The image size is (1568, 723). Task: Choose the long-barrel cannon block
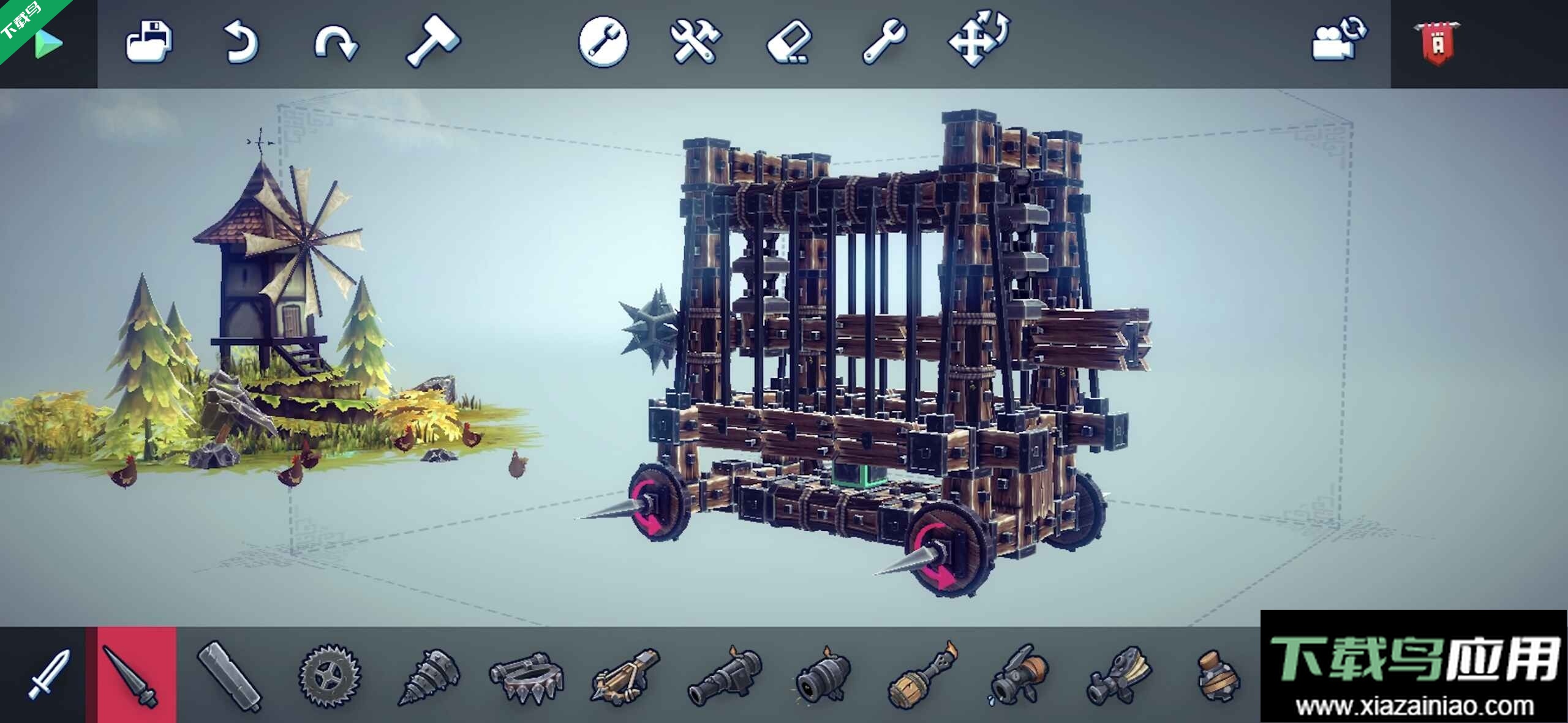(723, 675)
